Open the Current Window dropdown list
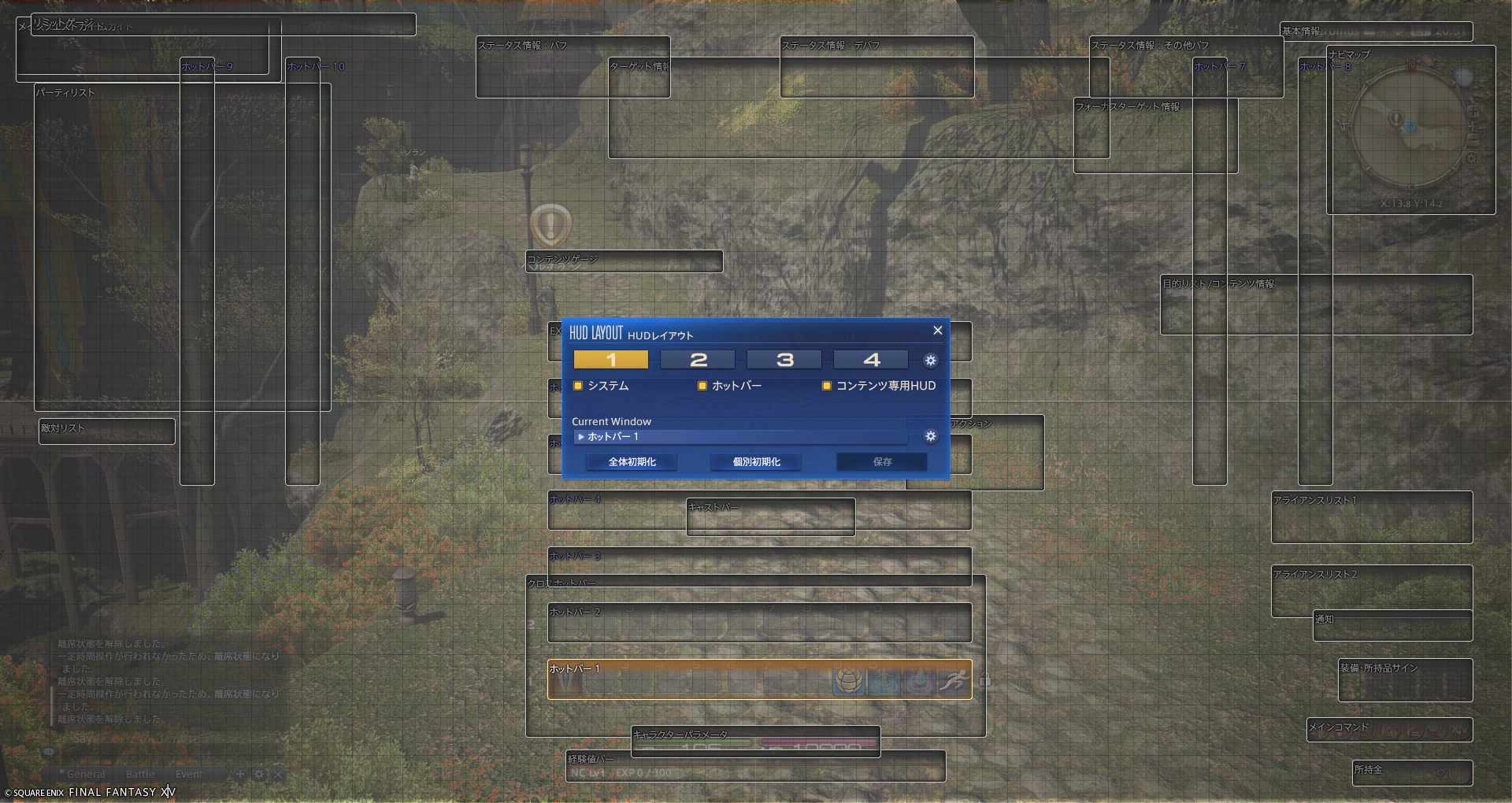The height and width of the screenshot is (803, 1512). (x=740, y=437)
